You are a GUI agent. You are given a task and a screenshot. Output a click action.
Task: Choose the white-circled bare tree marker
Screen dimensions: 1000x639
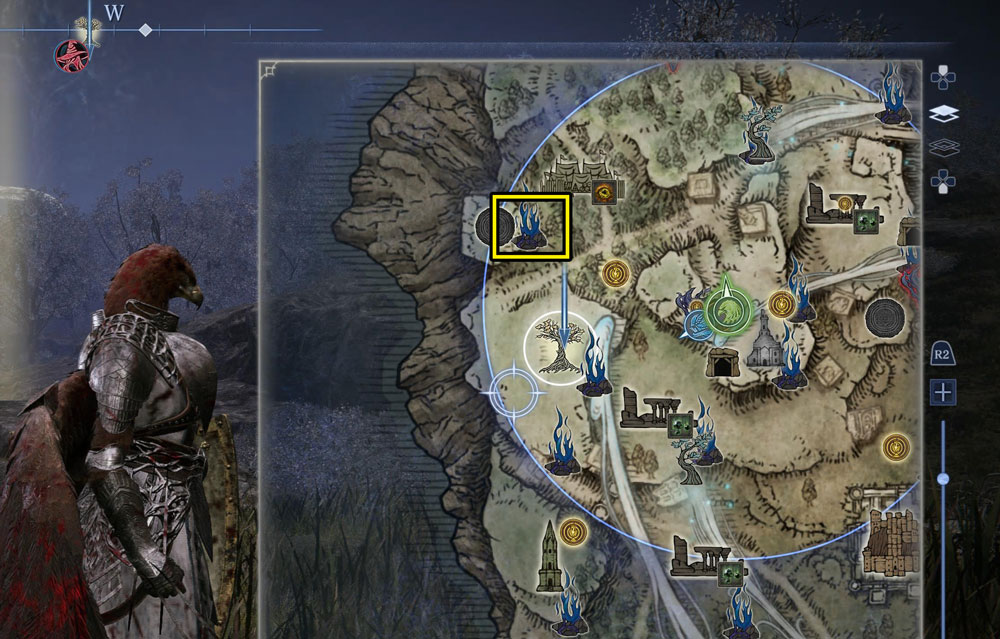pyautogui.click(x=559, y=350)
